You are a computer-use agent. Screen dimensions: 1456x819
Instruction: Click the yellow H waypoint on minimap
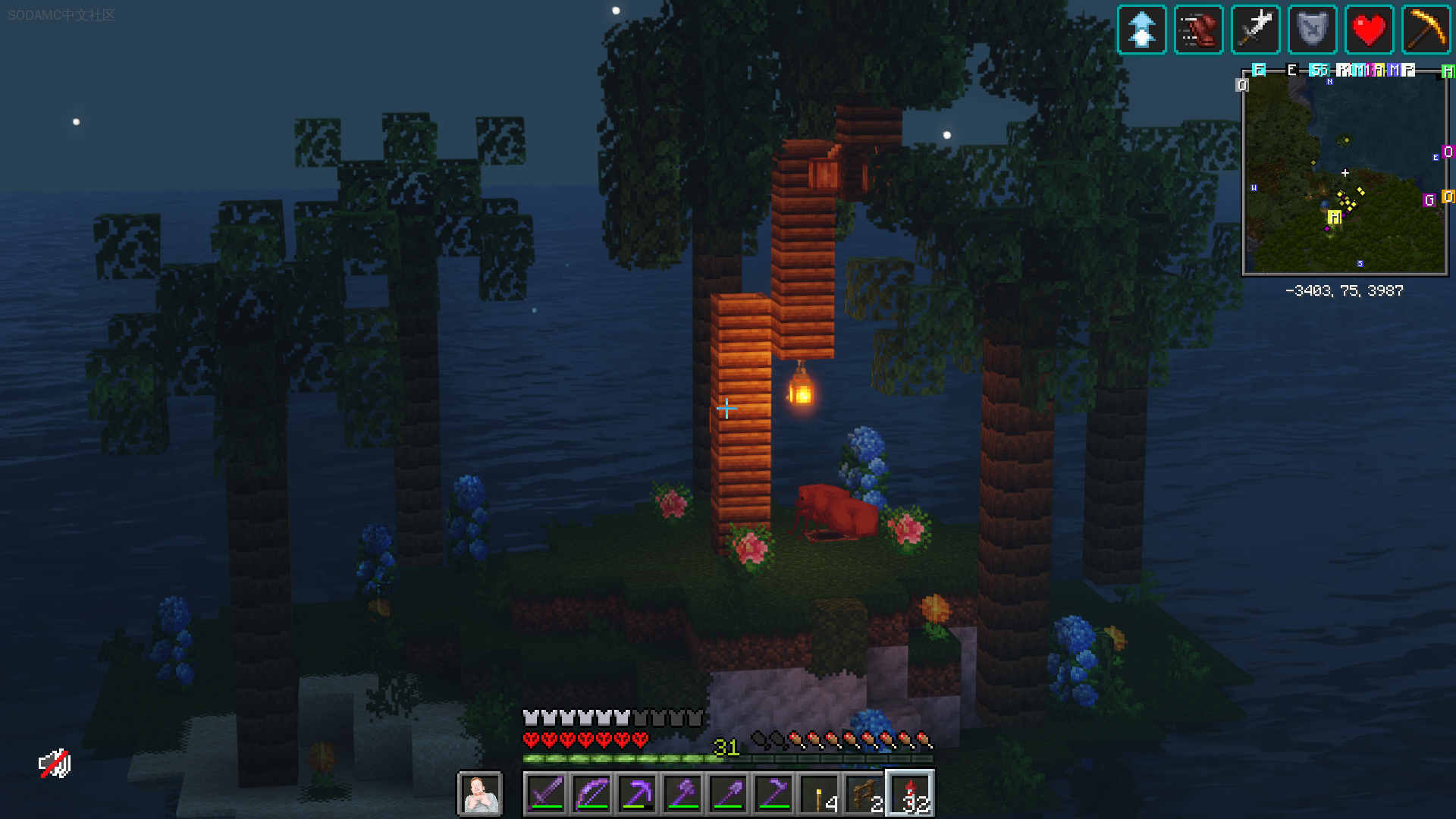1335,218
